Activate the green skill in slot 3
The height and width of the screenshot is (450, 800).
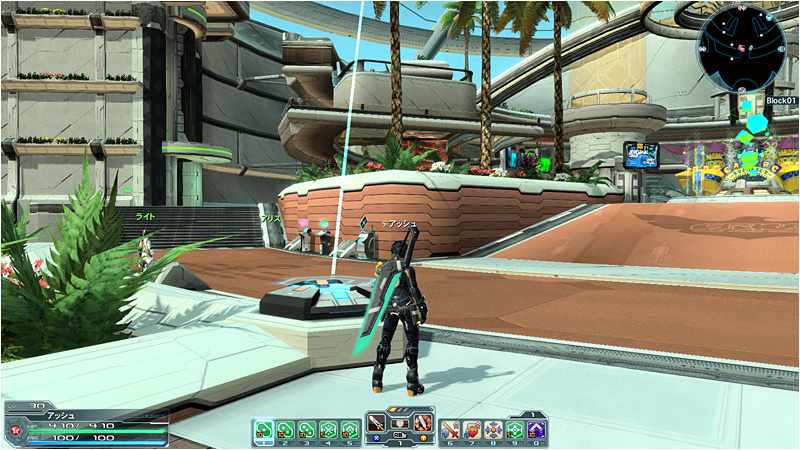pyautogui.click(x=306, y=430)
